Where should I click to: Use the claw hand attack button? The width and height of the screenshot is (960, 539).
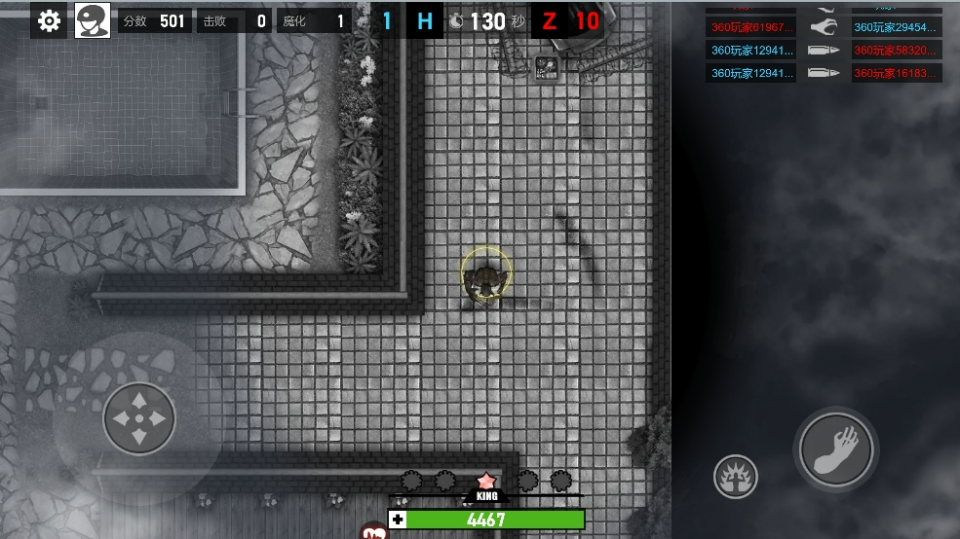click(836, 450)
